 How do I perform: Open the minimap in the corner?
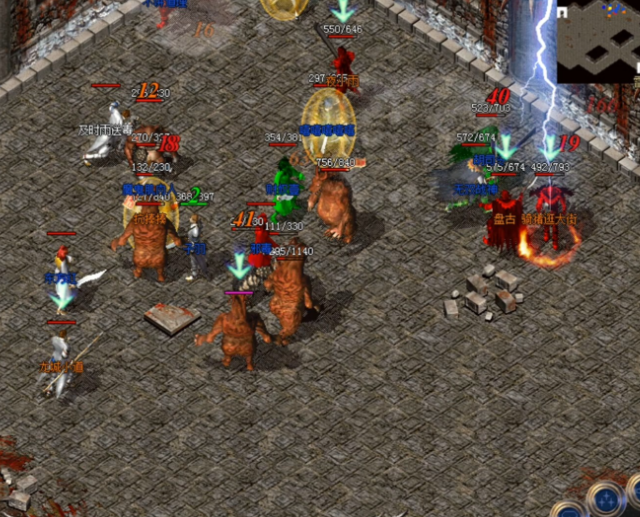[598, 41]
